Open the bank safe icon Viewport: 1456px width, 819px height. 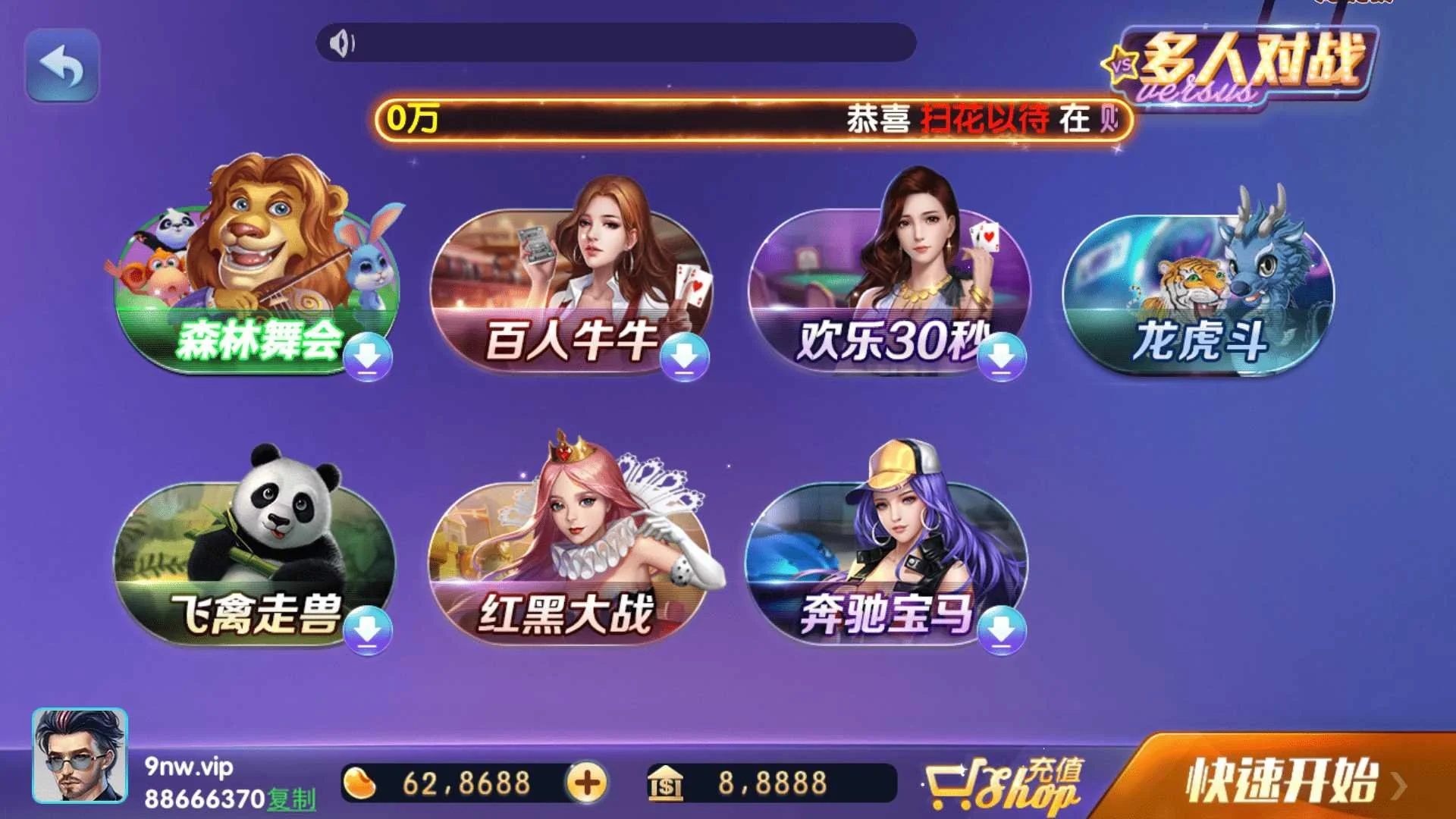click(x=665, y=783)
